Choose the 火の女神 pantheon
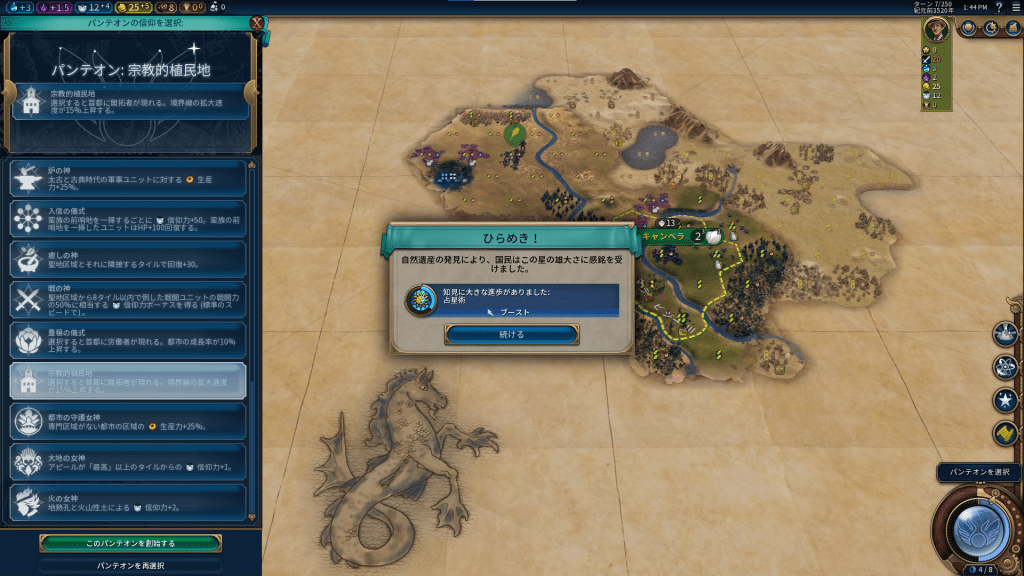 click(x=128, y=501)
